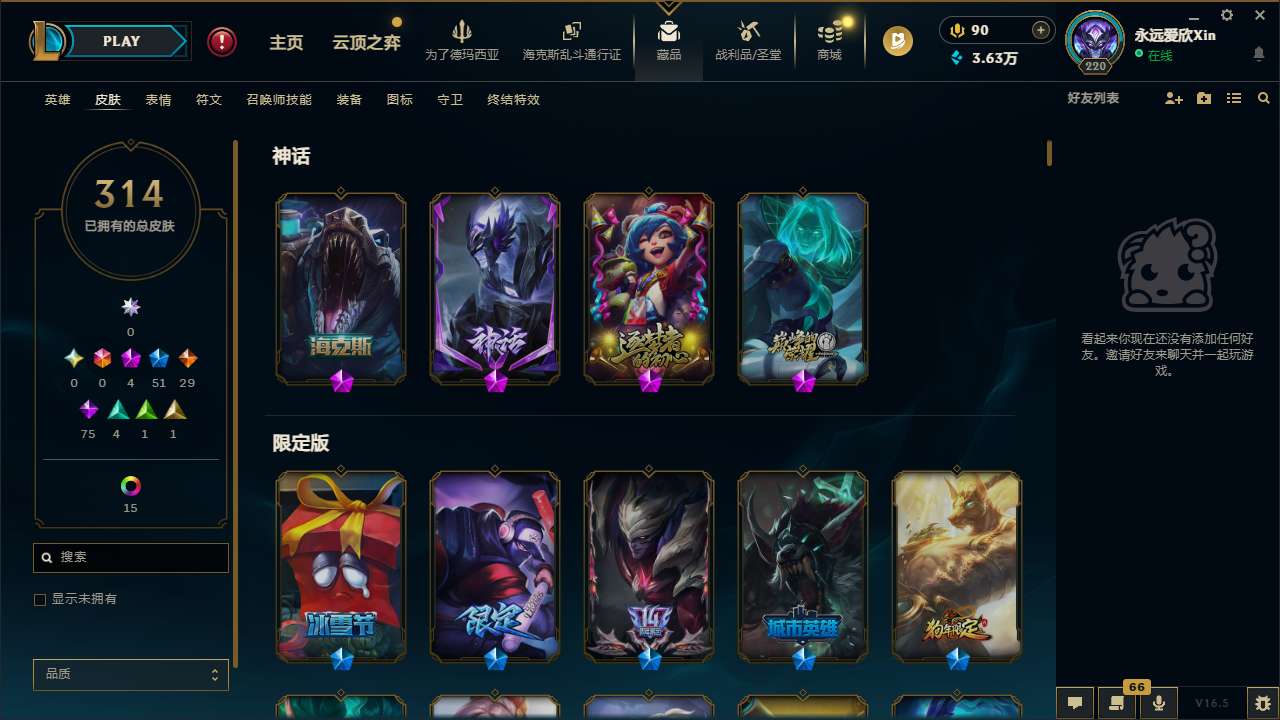Viewport: 1280px width, 720px height.
Task: Open the 商城 store
Action: click(x=828, y=44)
